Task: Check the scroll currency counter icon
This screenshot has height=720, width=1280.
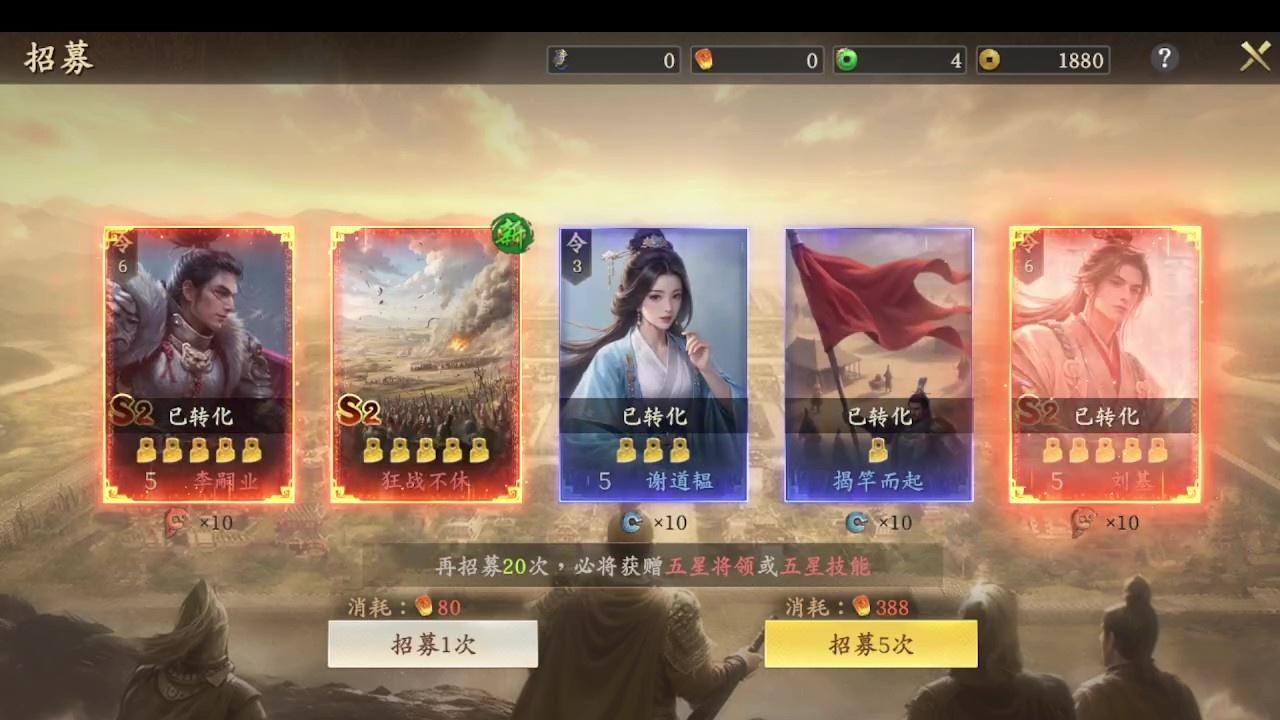Action: [558, 60]
